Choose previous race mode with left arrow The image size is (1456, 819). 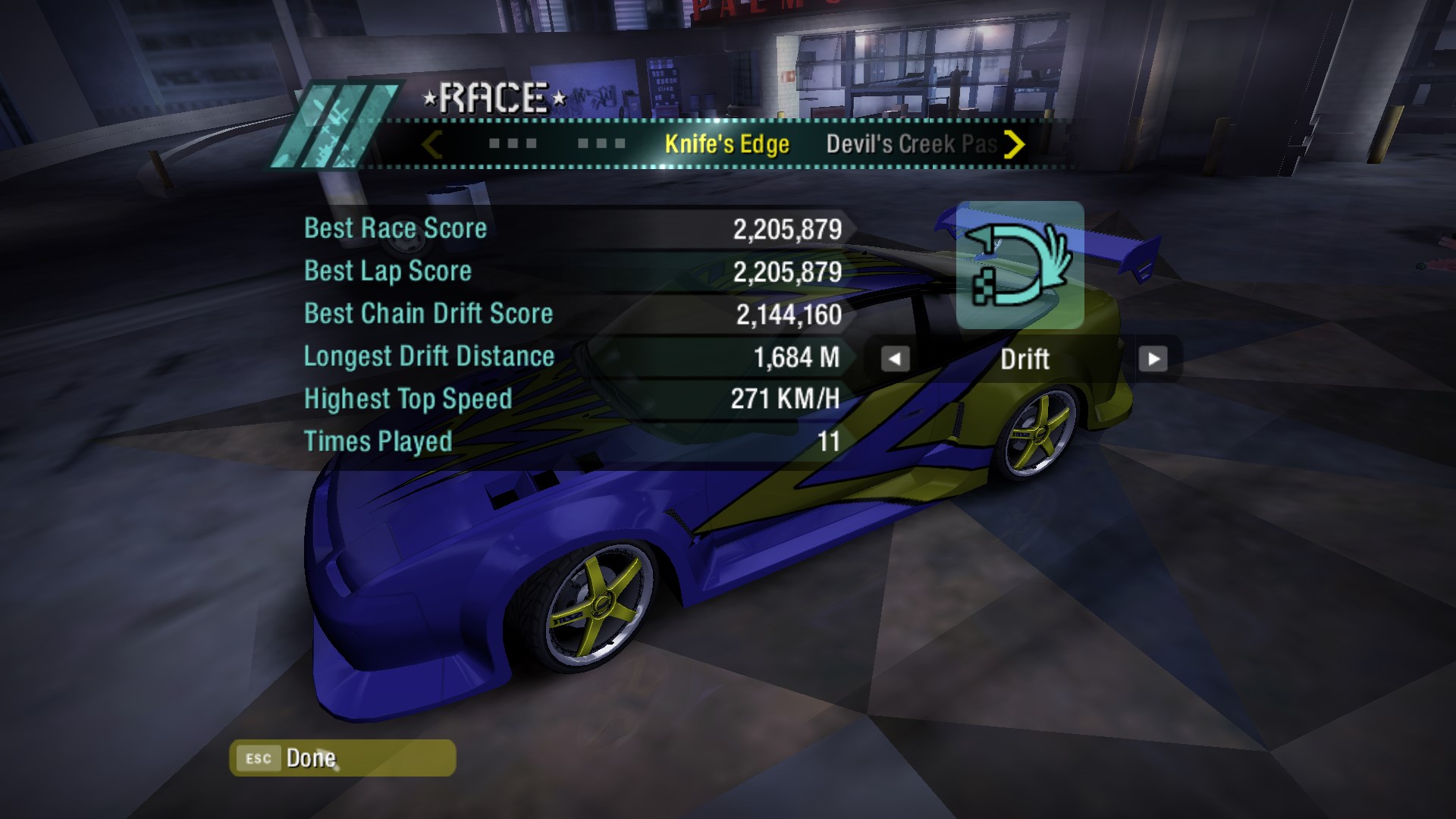[895, 359]
